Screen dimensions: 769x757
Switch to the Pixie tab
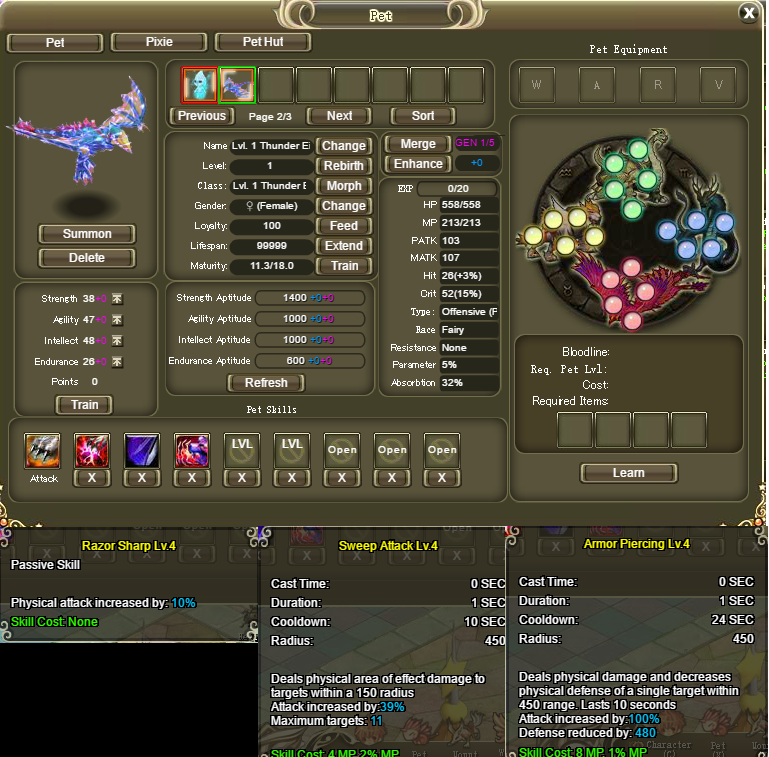pyautogui.click(x=158, y=42)
